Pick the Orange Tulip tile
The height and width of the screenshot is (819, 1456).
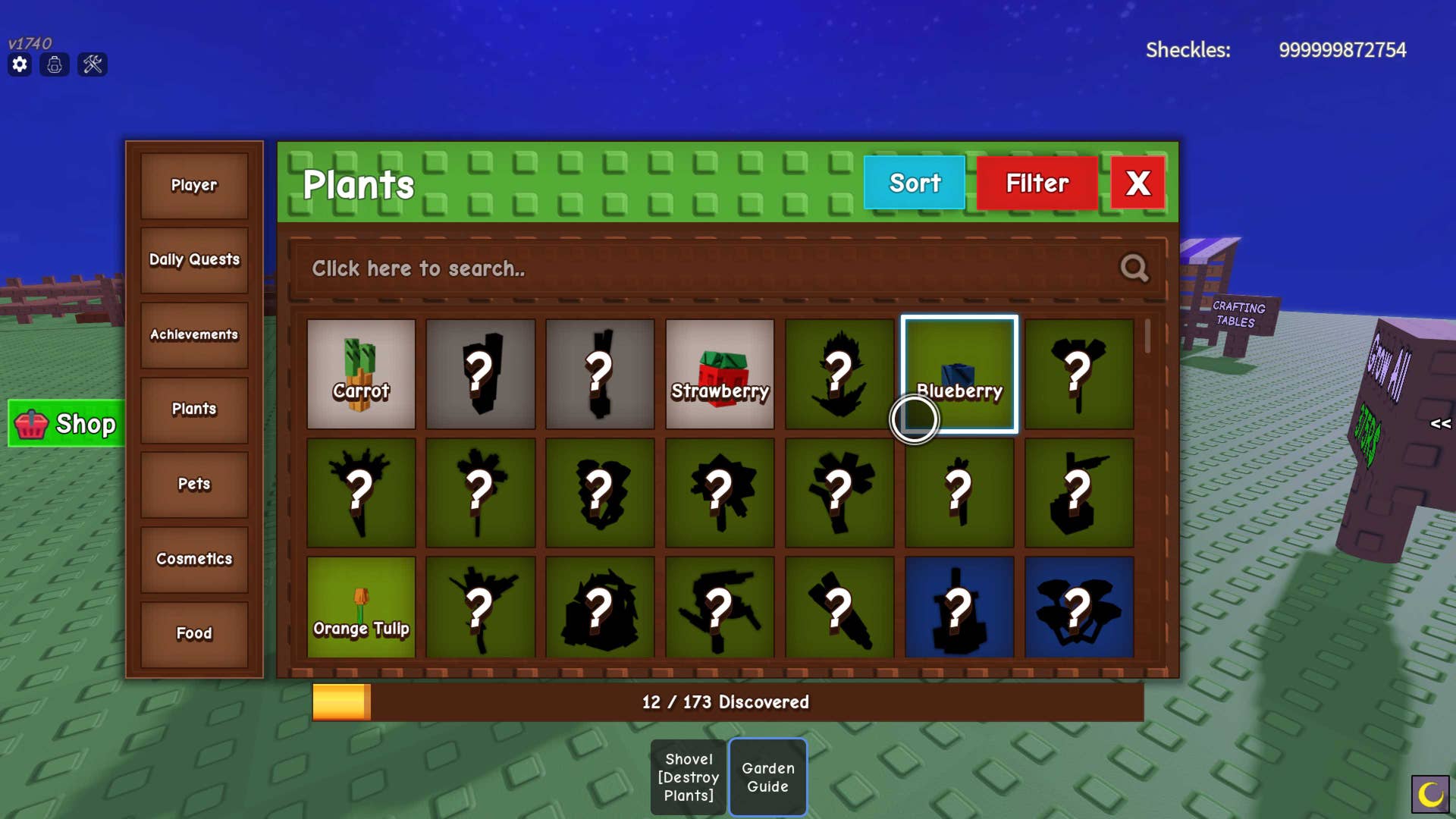coord(361,607)
